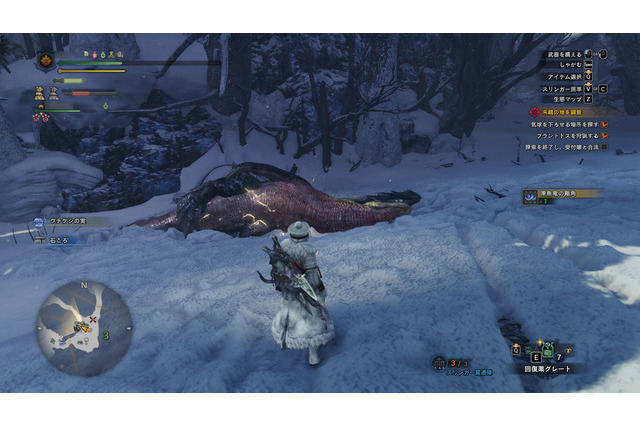Open the circular minimap
This screenshot has width=640, height=426.
[85, 323]
